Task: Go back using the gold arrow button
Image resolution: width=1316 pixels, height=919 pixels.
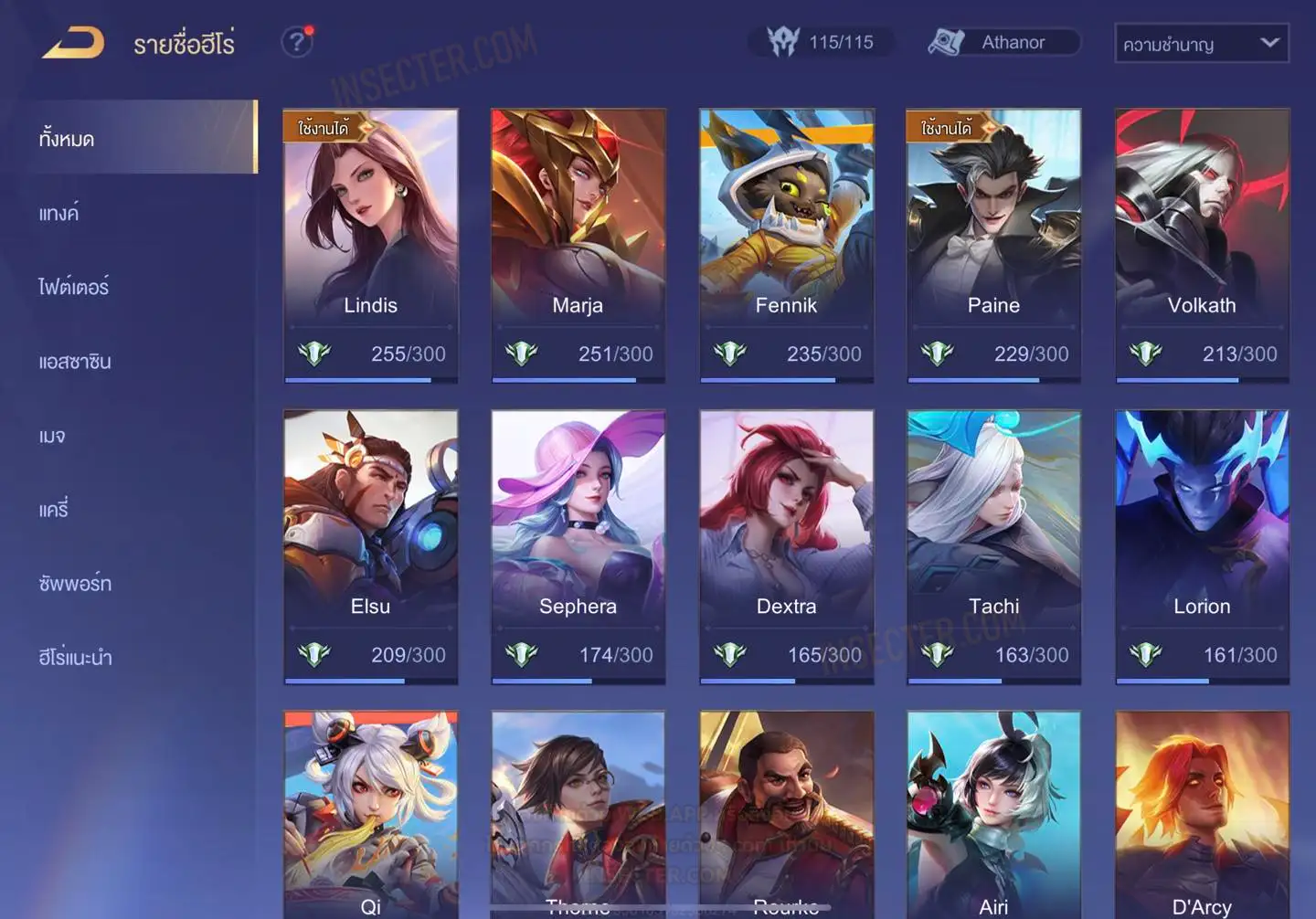Action: (73, 43)
